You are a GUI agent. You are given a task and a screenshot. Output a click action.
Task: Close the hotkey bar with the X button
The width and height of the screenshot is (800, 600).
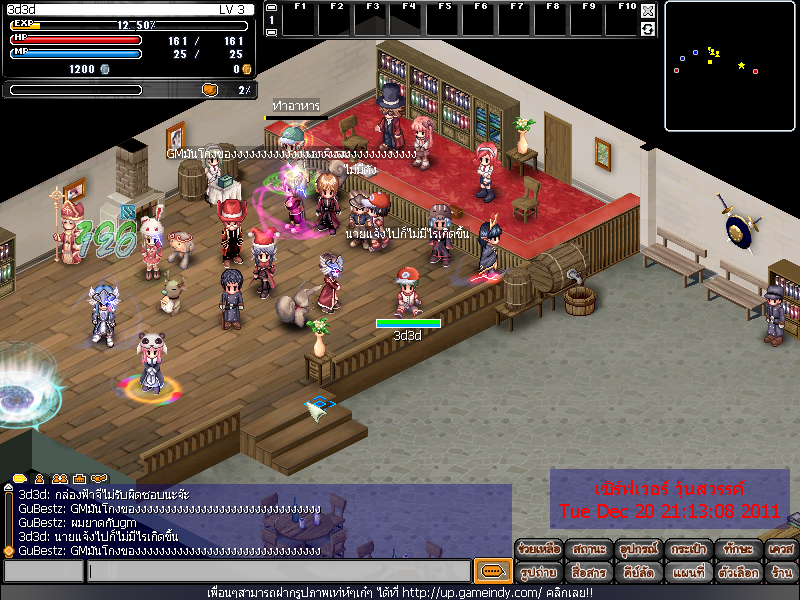[648, 11]
